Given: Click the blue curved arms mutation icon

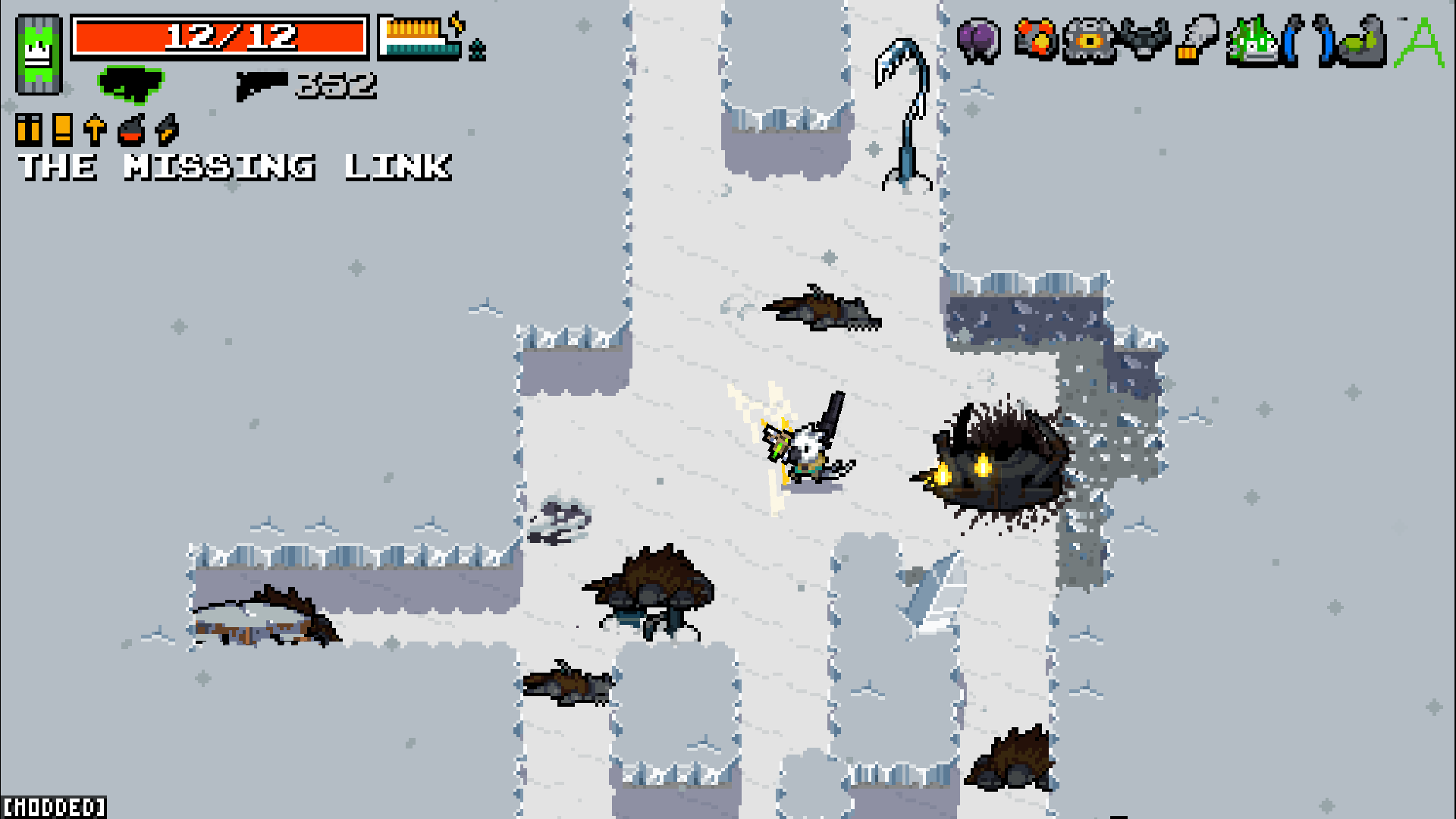Looking at the screenshot, I should [x=1307, y=40].
